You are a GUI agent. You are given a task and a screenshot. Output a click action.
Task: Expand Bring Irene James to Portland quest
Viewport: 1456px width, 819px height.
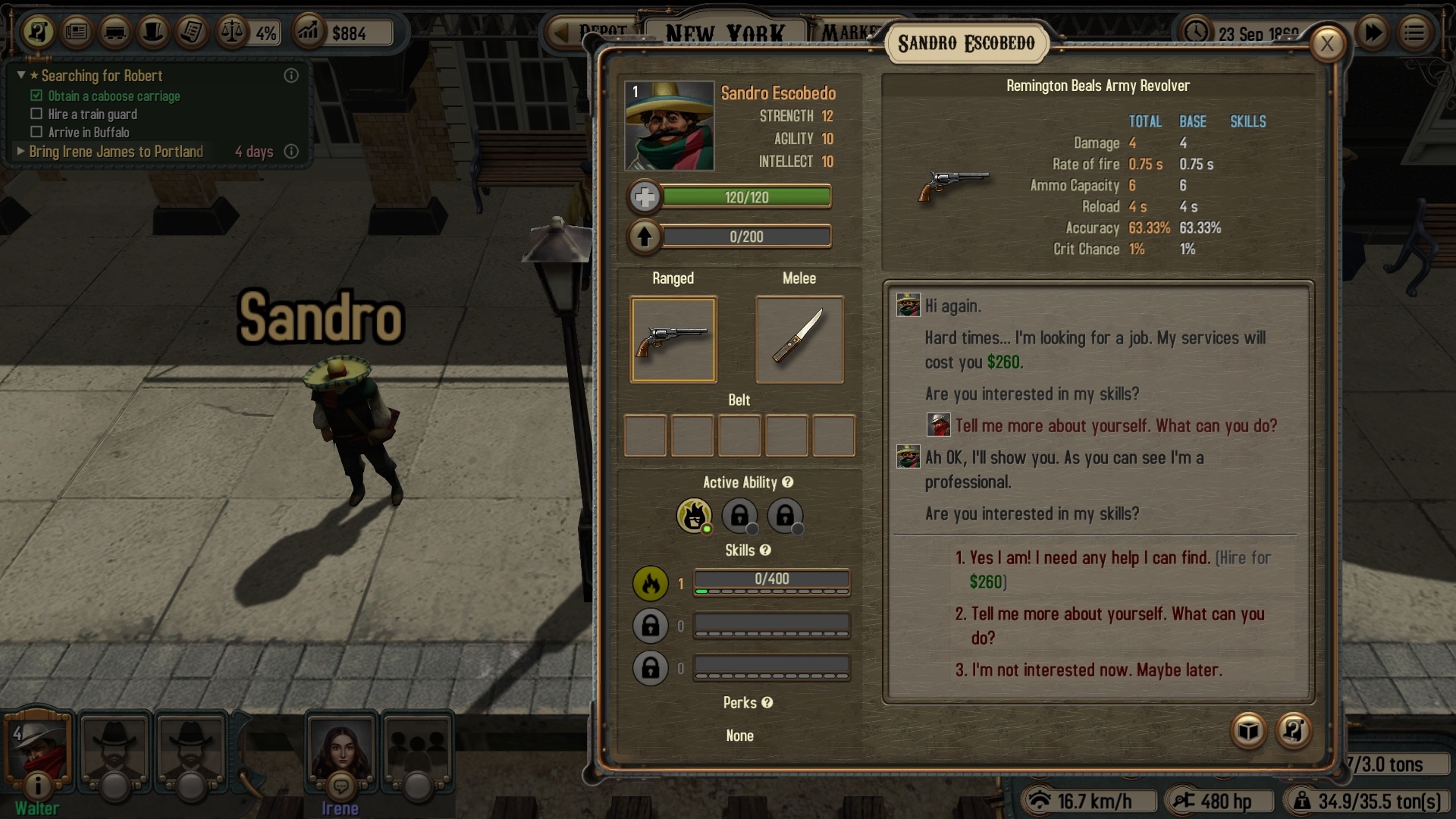click(21, 152)
